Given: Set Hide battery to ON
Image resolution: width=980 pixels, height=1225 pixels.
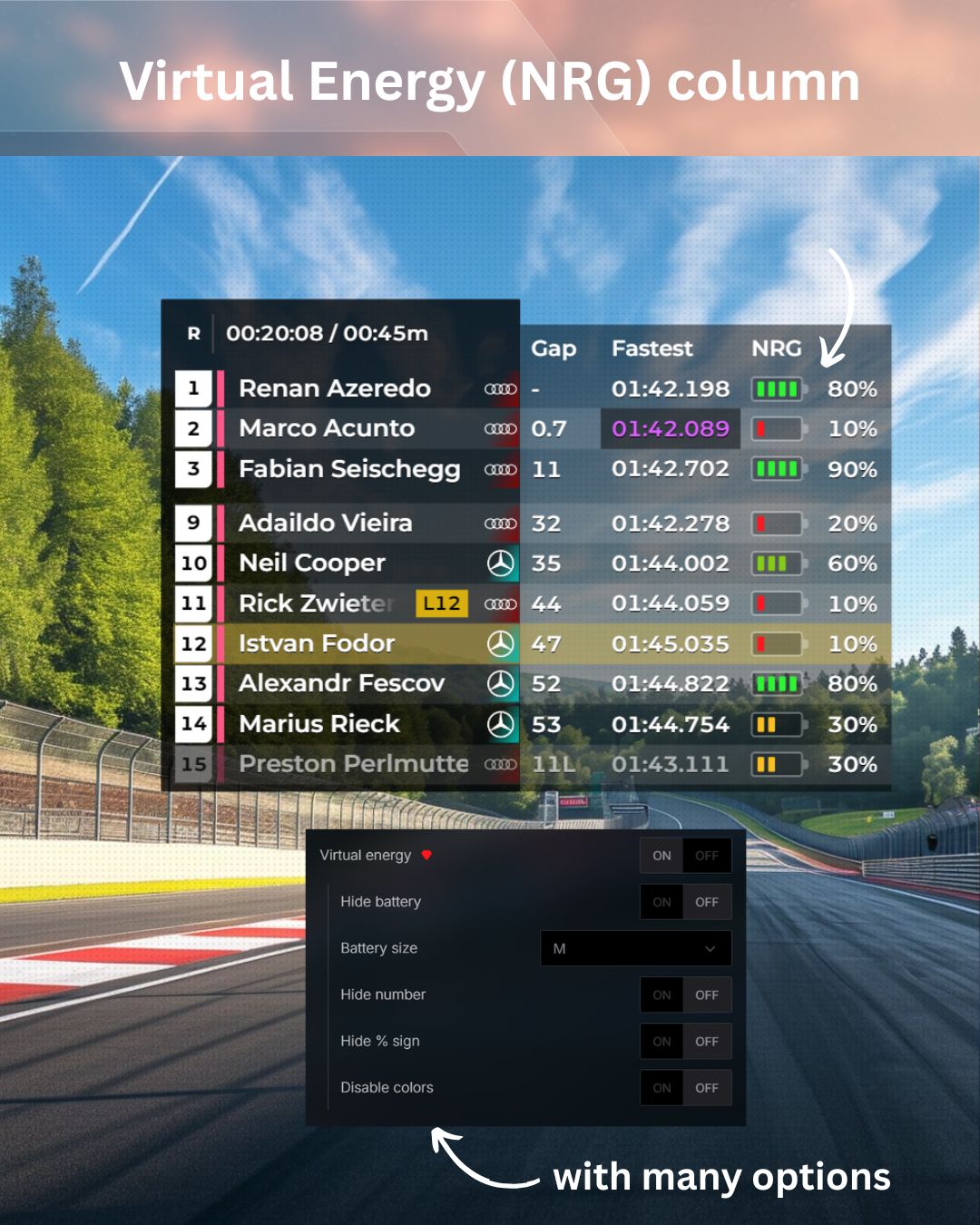Looking at the screenshot, I should point(662,902).
